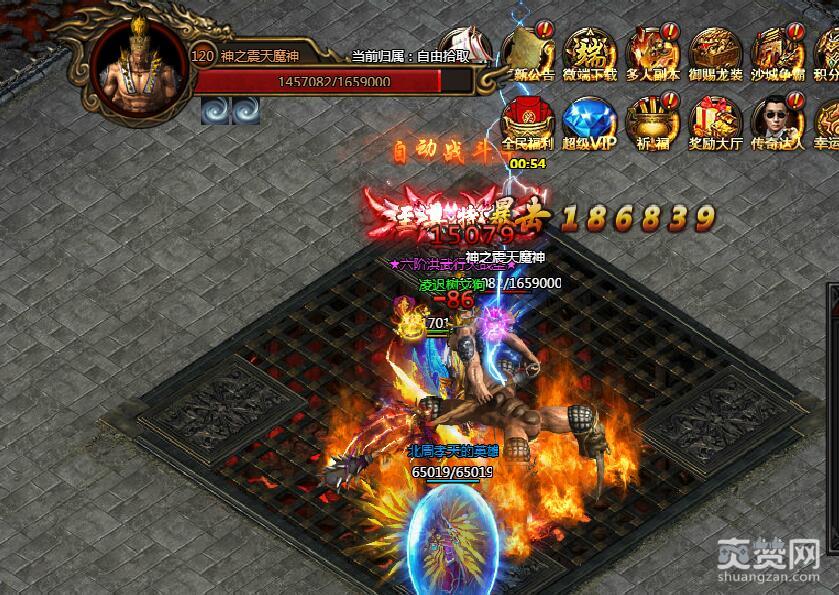
Task: Open the 御赐龙装 treasure chest icon
Action: click(715, 50)
